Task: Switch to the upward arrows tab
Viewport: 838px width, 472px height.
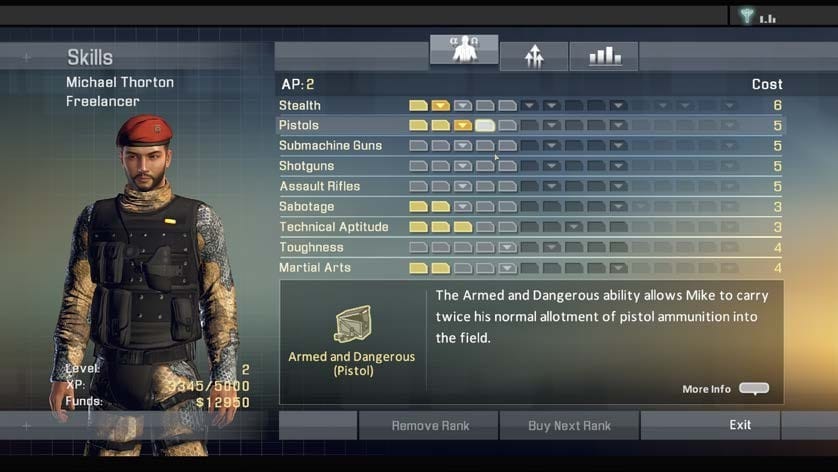Action: [x=534, y=57]
